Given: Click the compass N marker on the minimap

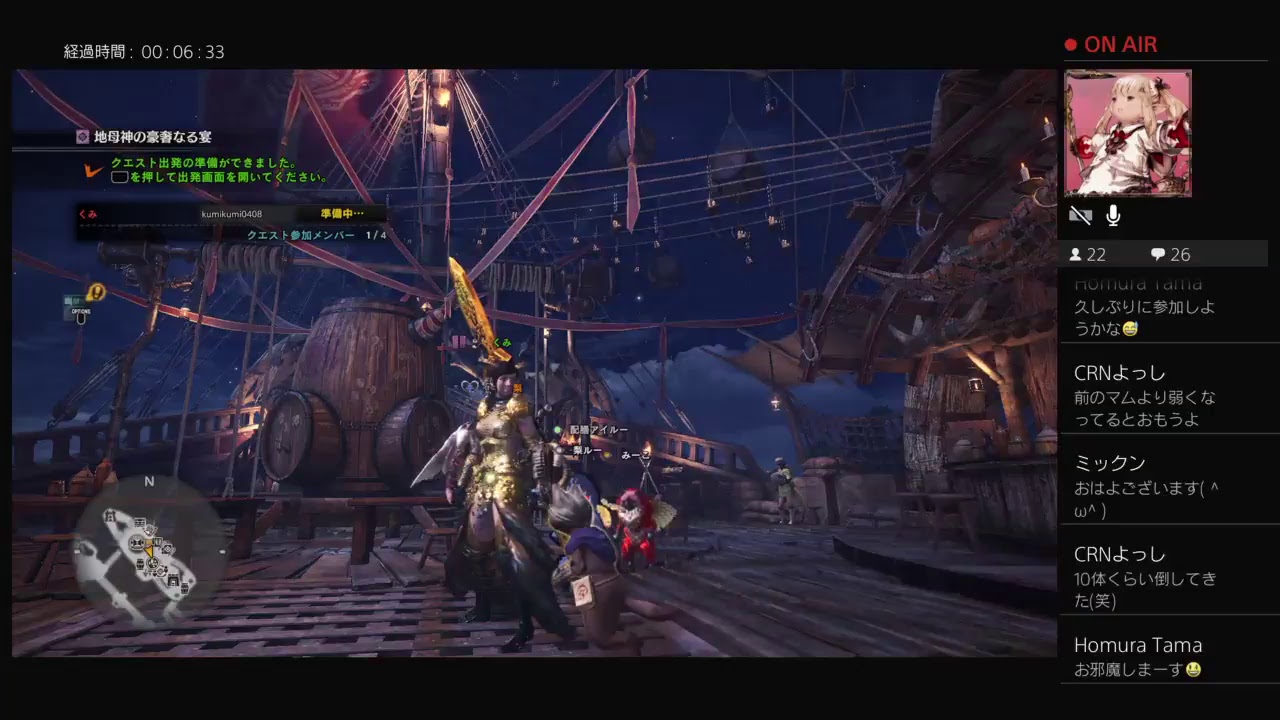Looking at the screenshot, I should (x=151, y=481).
